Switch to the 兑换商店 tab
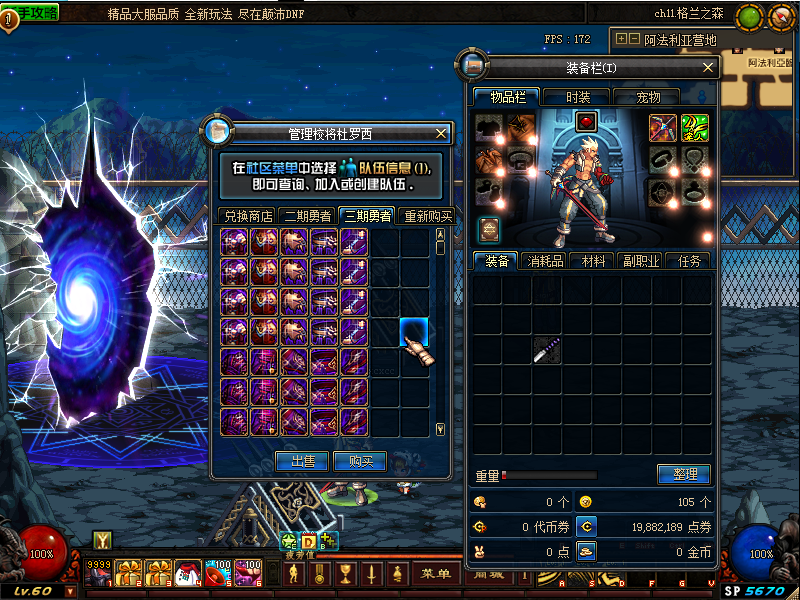 pyautogui.click(x=248, y=216)
